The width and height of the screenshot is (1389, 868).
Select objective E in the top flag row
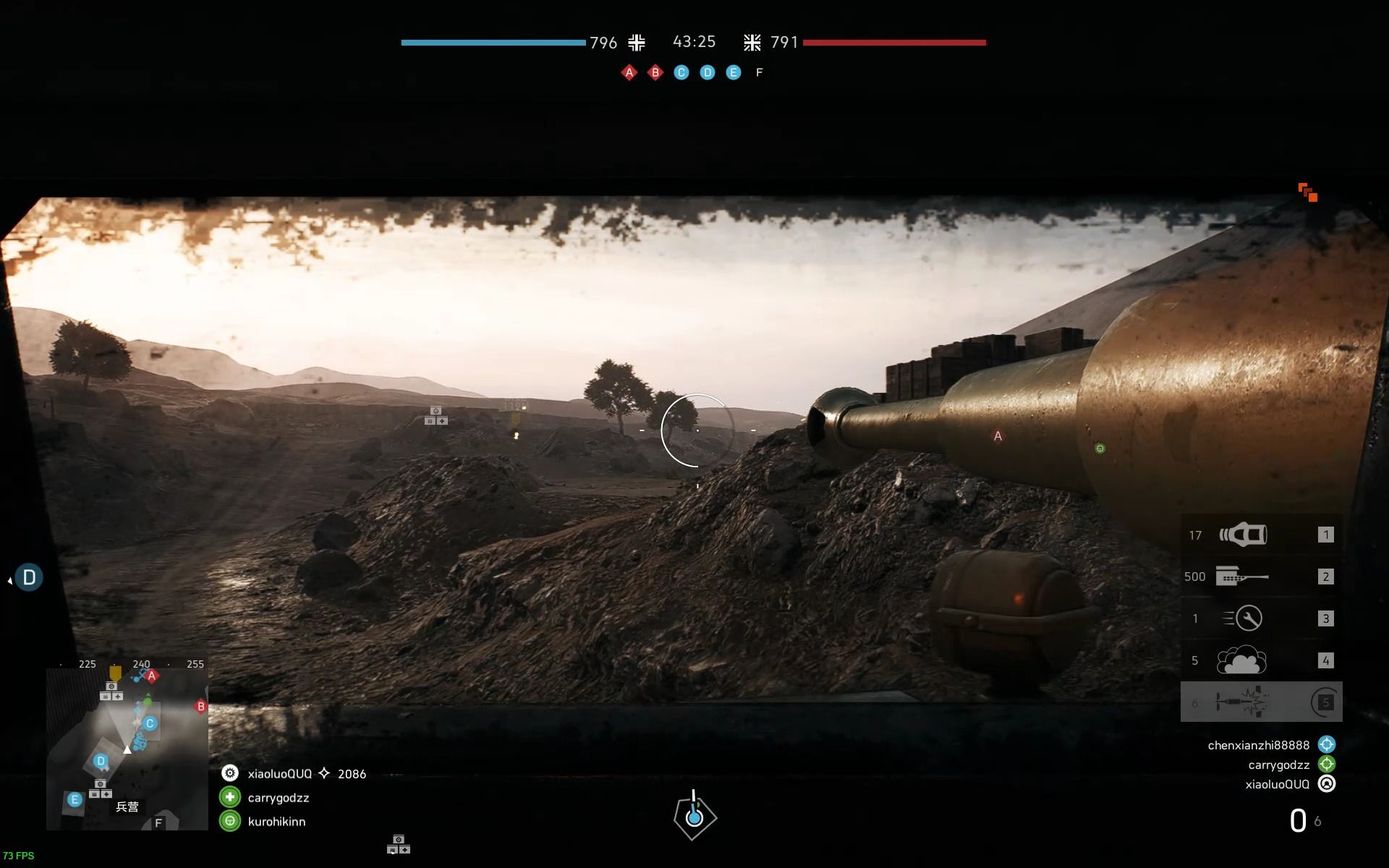pyautogui.click(x=734, y=72)
